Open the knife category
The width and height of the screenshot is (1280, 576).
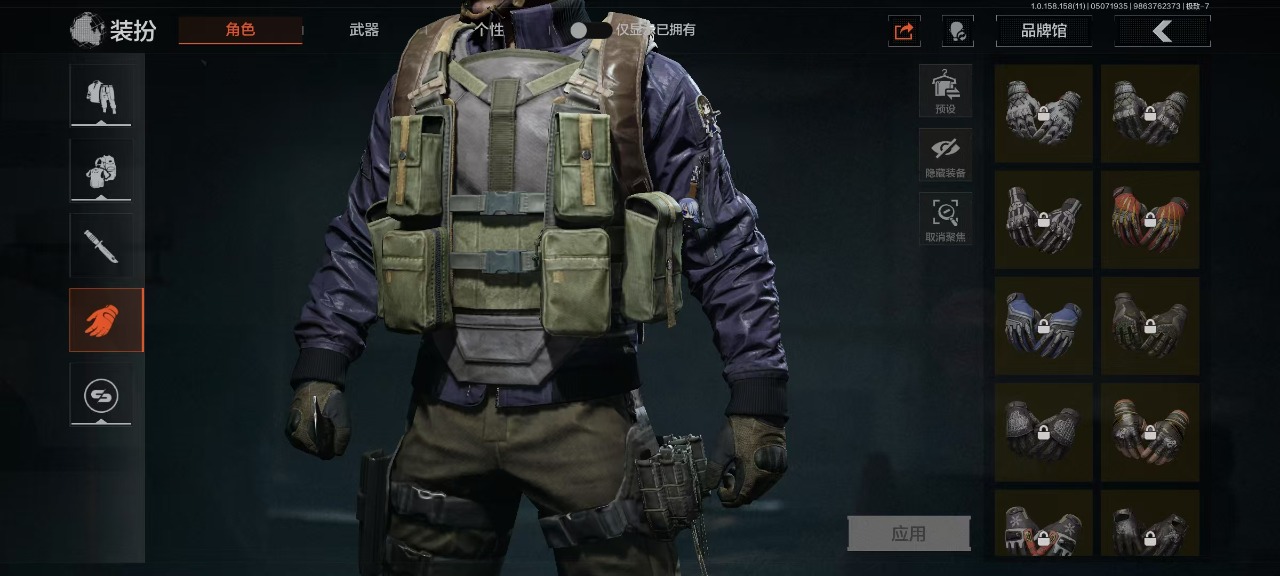click(100, 246)
